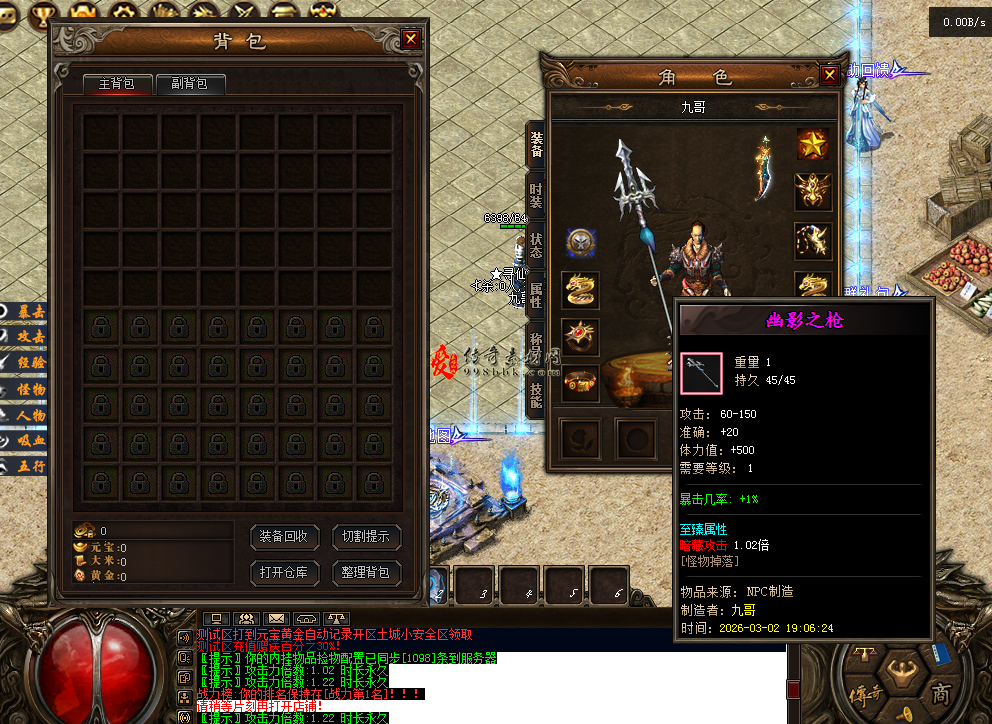
Task: Click the round silver medal slot
Action: coord(580,242)
